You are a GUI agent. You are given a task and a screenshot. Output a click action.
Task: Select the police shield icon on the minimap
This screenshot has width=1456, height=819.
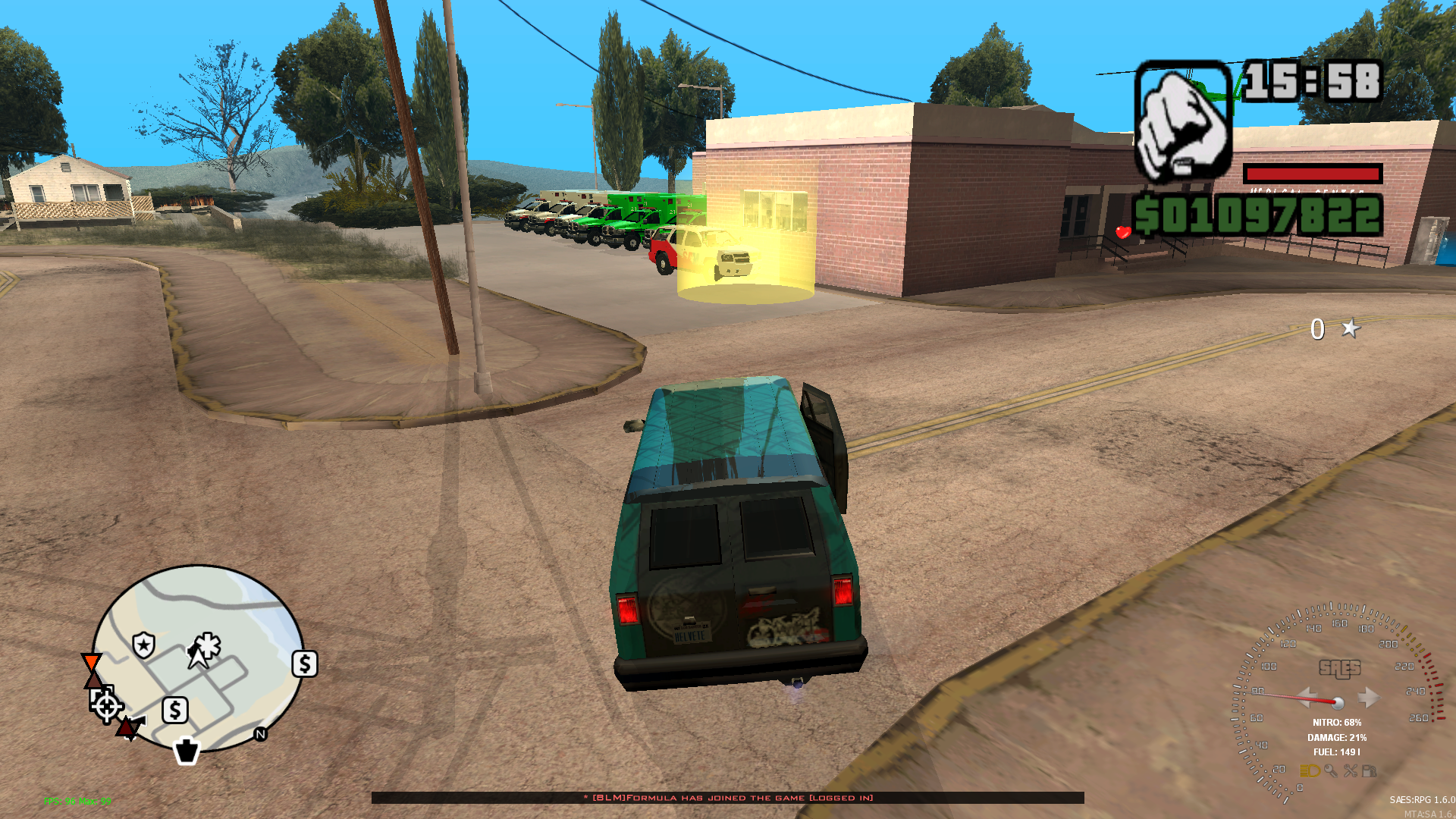(143, 645)
